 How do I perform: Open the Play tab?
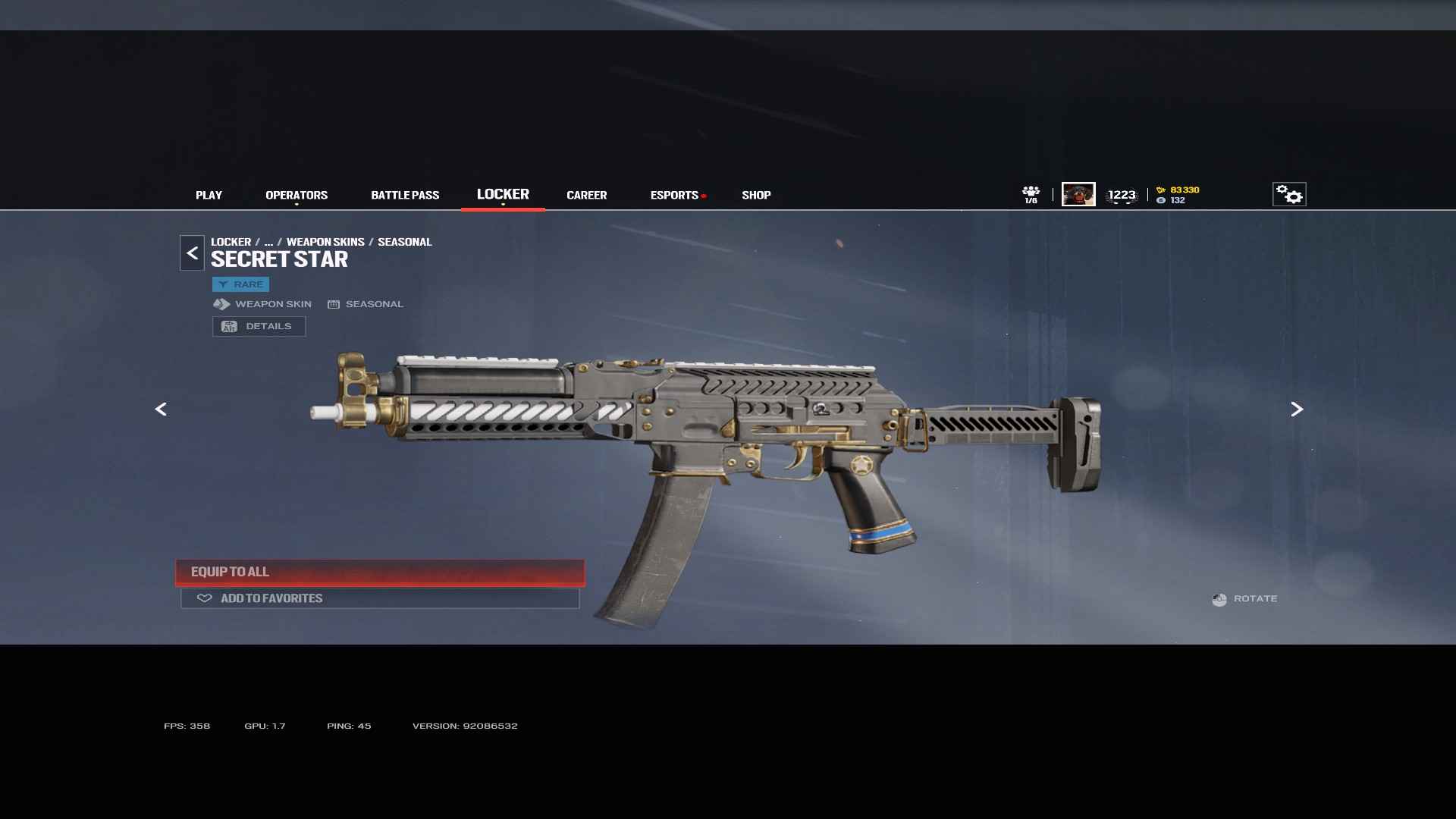point(209,195)
